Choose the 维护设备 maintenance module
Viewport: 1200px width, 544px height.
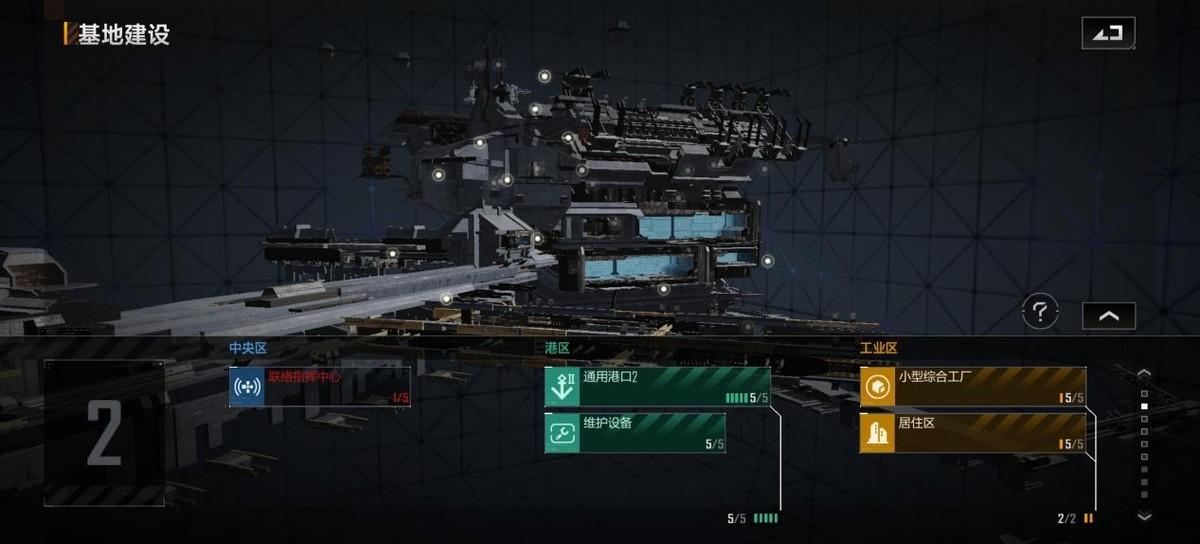pyautogui.click(x=635, y=433)
